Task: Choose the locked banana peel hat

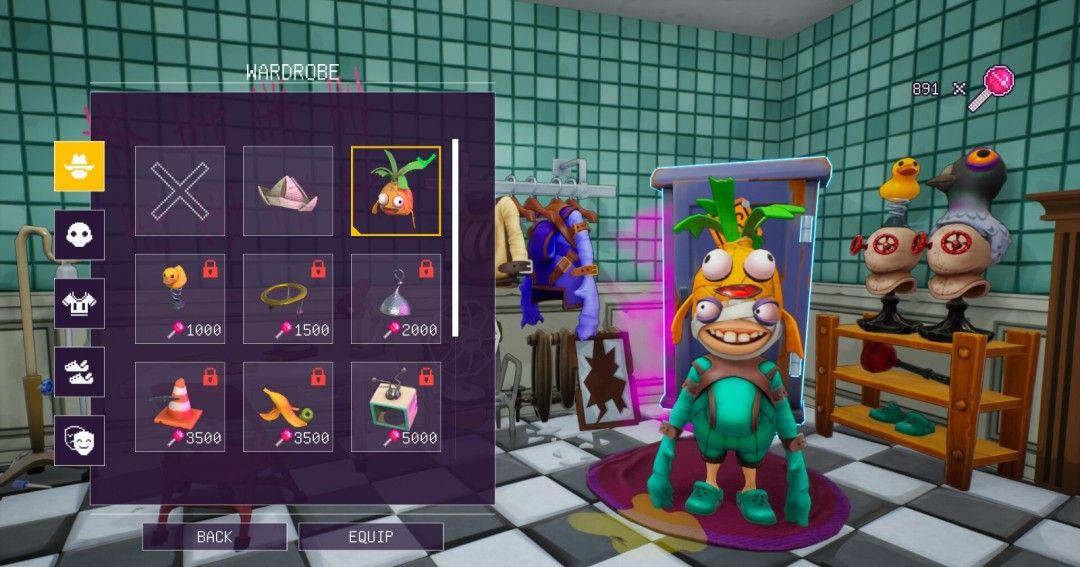Action: pyautogui.click(x=288, y=407)
